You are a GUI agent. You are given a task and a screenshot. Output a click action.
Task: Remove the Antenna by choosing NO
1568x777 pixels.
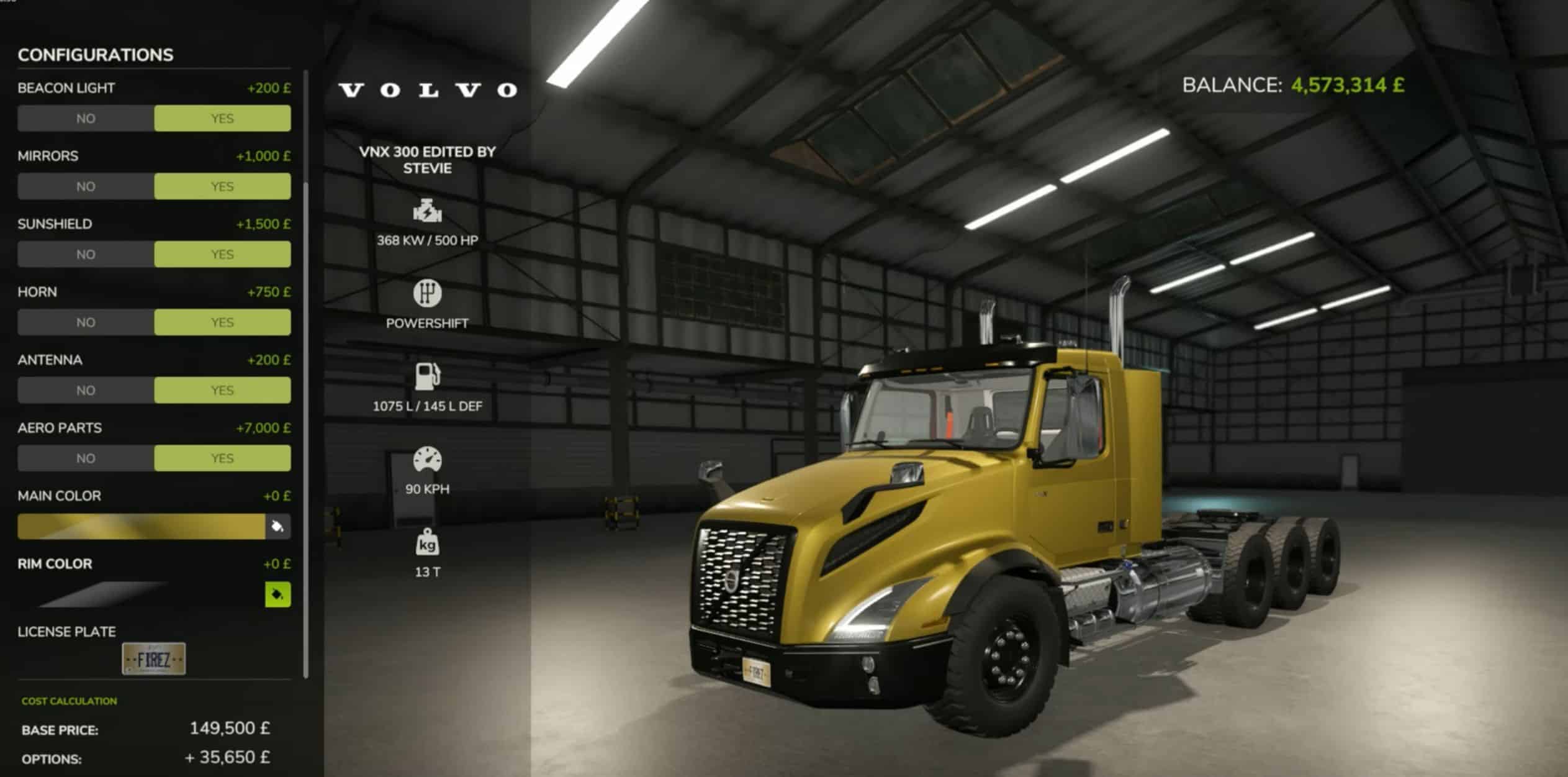tap(86, 391)
